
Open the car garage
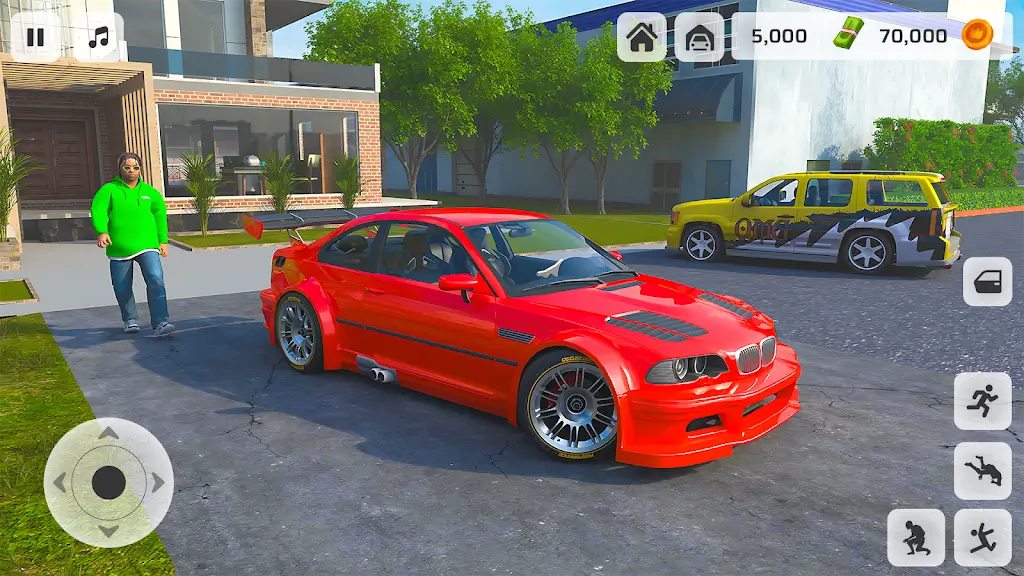pos(699,37)
